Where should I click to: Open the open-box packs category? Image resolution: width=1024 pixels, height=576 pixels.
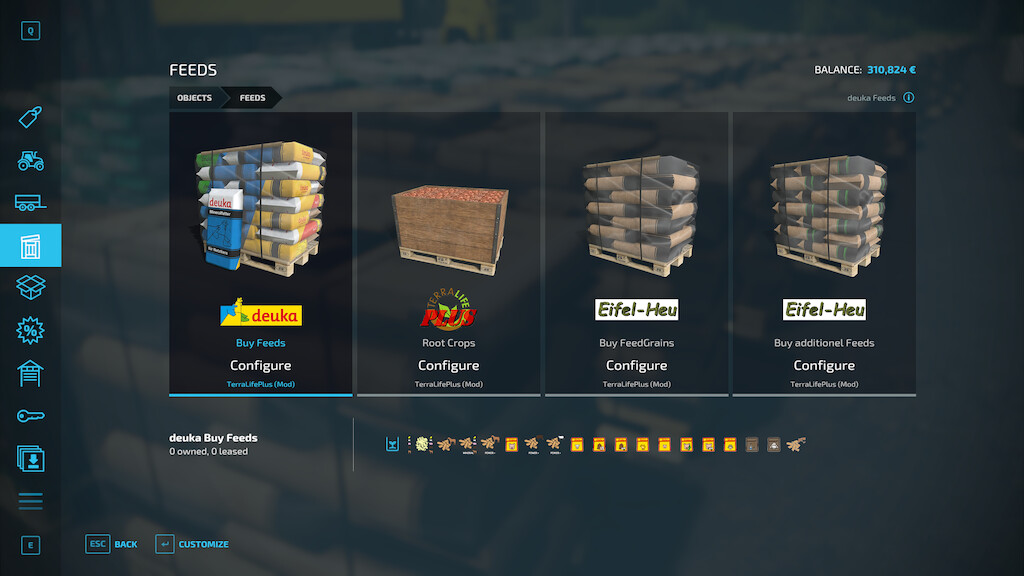30,288
